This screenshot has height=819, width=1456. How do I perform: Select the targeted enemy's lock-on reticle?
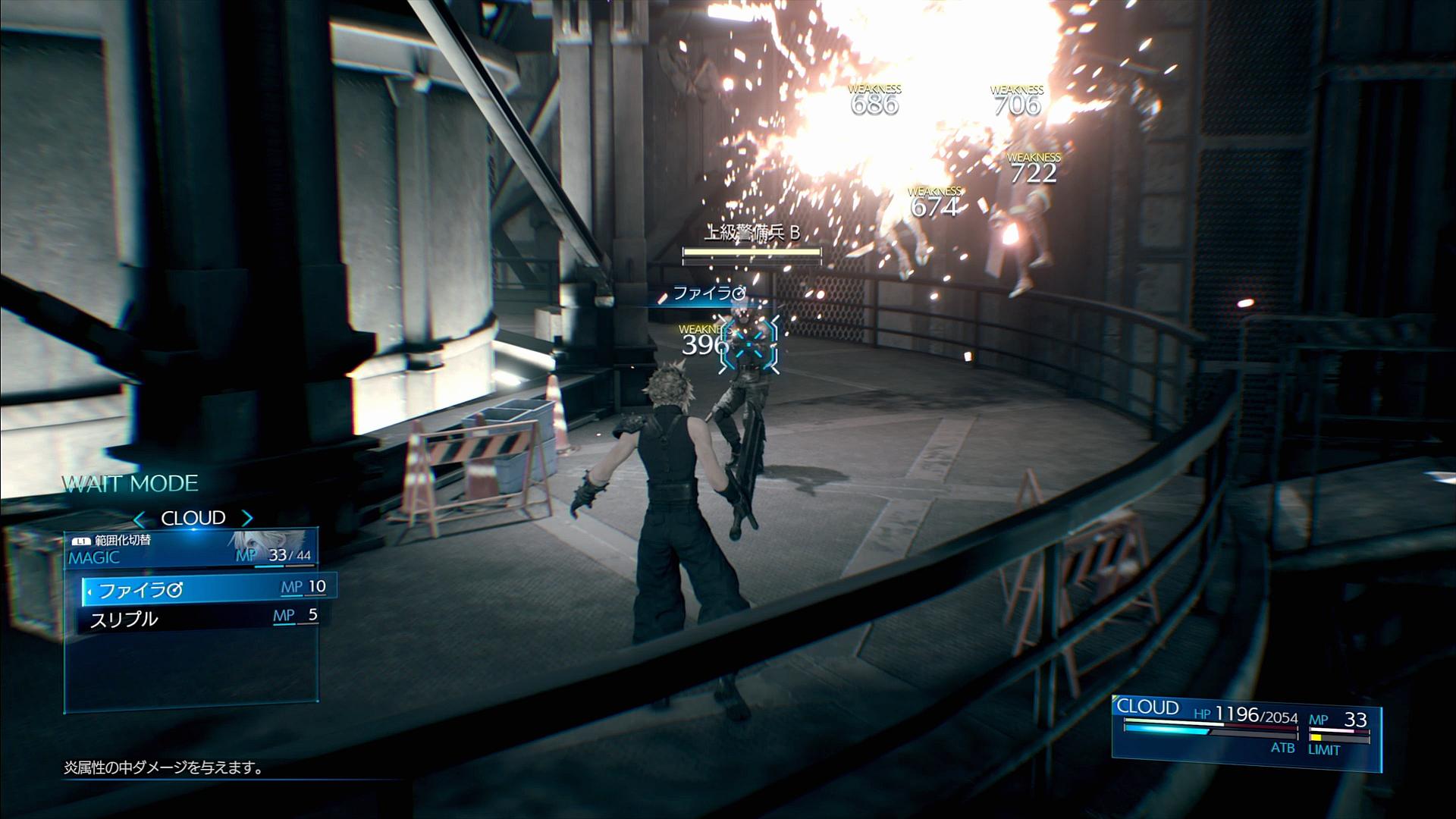(x=748, y=346)
